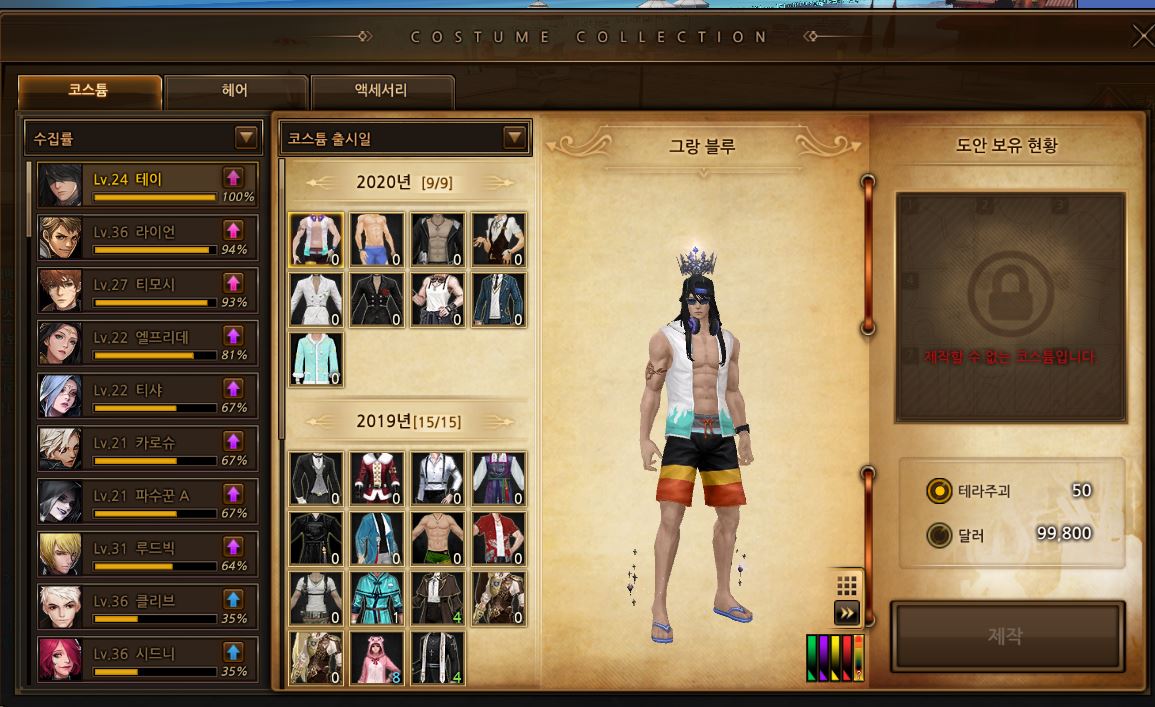Choose the 달러 currency option
Screen dimensions: 1155x707
tap(939, 535)
